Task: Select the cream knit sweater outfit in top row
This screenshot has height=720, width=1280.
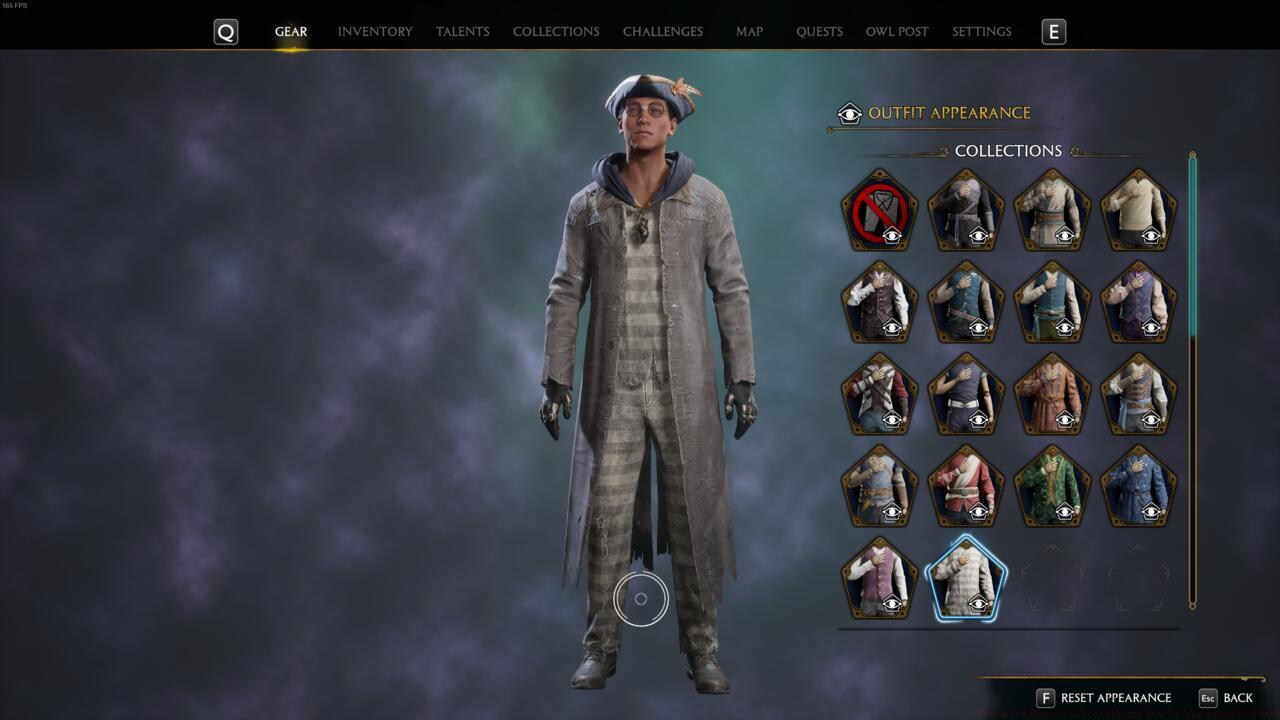Action: point(1138,208)
